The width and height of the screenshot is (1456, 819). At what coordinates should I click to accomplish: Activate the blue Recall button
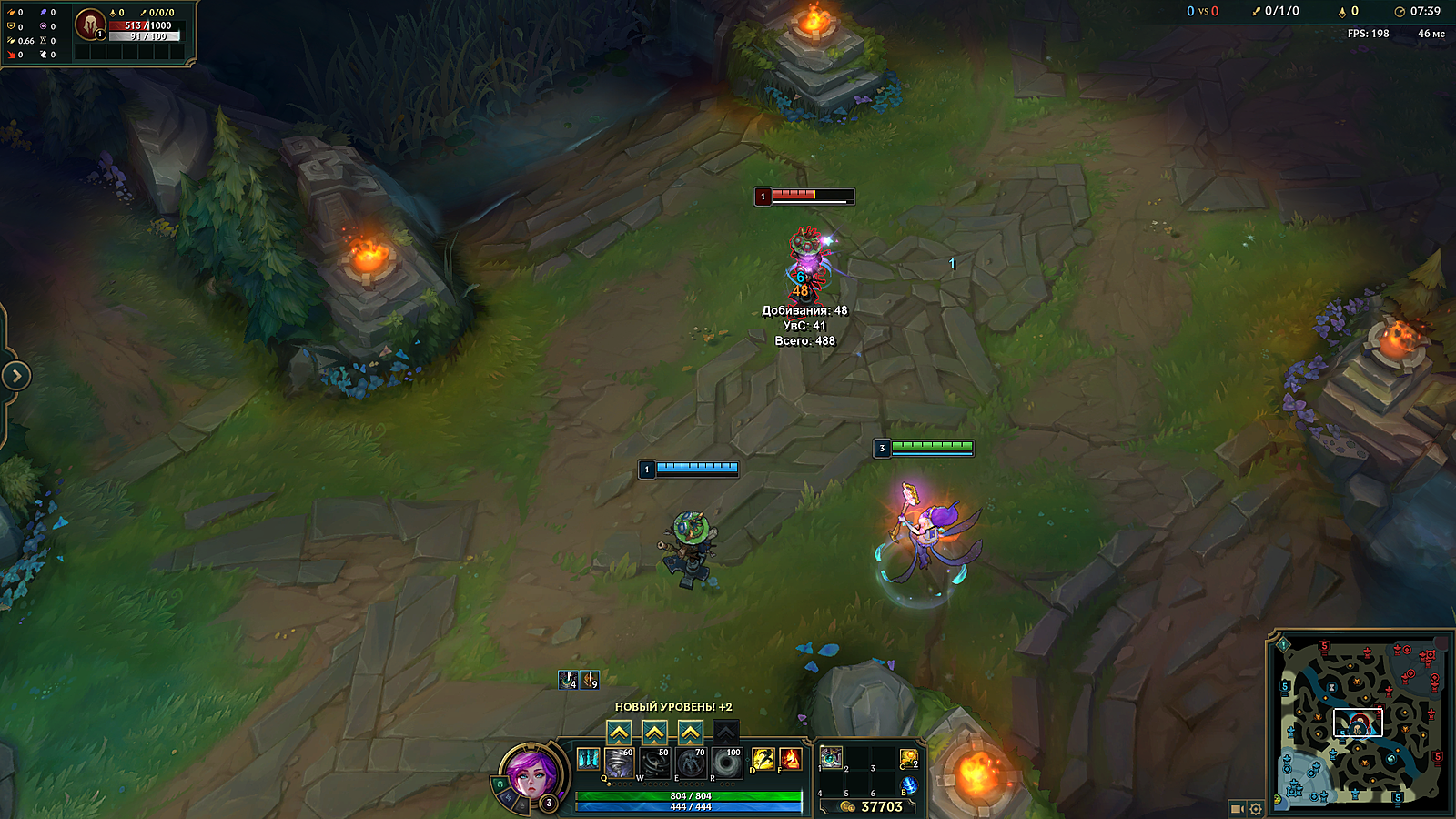(908, 786)
